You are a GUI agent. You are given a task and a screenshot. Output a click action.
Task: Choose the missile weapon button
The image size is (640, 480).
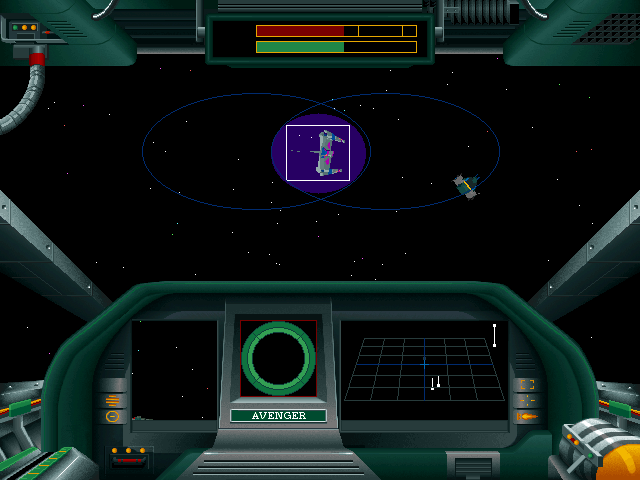click(x=527, y=416)
